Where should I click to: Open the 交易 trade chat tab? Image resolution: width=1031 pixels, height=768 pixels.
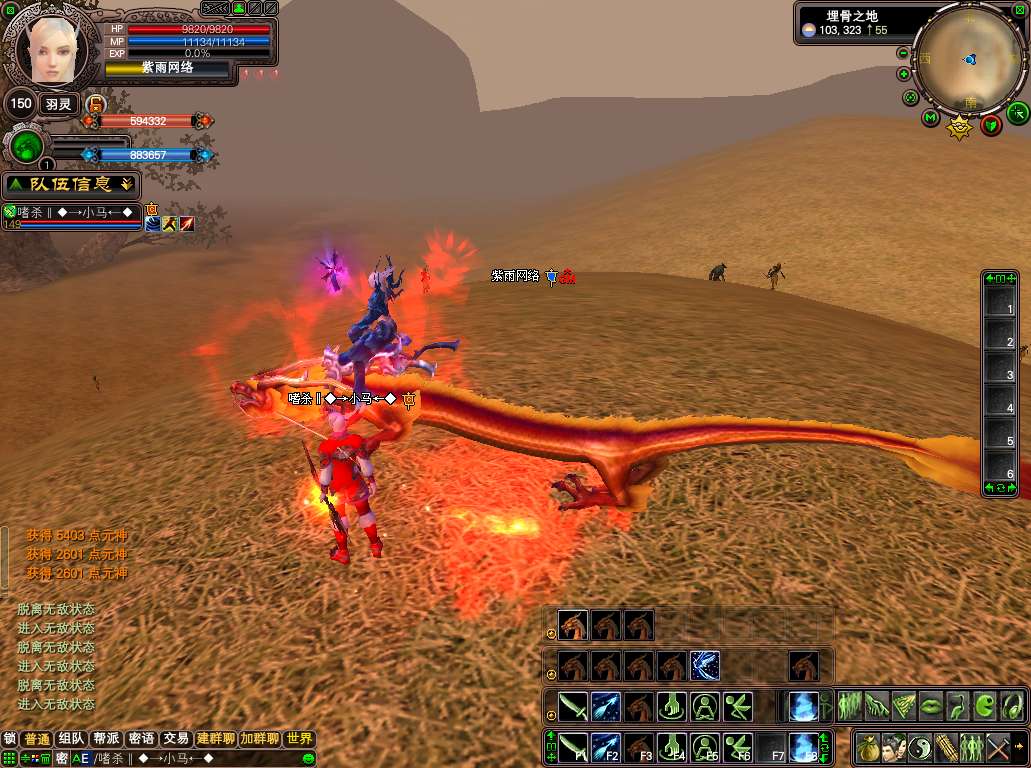pos(176,739)
